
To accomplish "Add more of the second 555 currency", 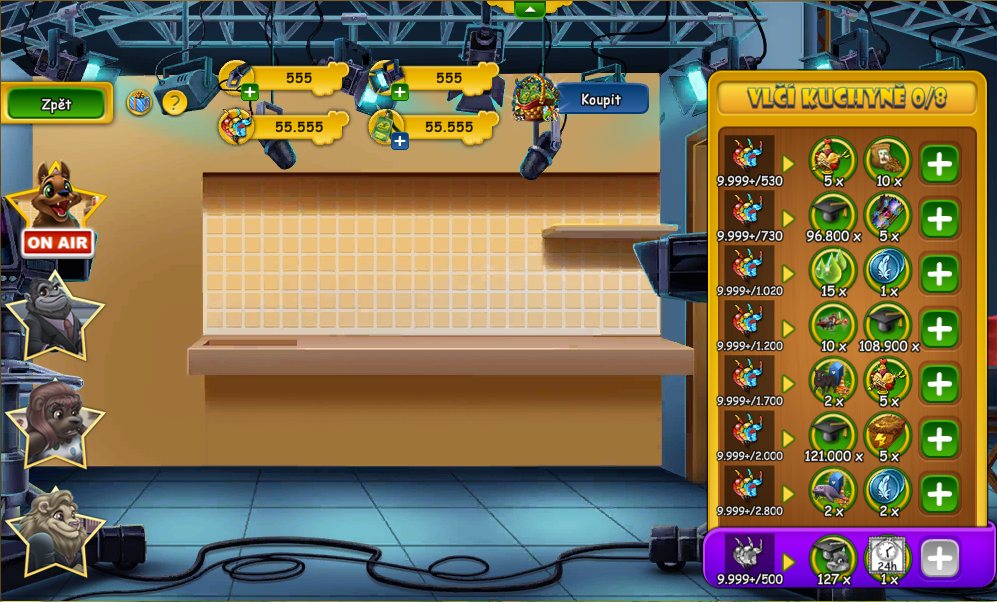I will pos(400,93).
